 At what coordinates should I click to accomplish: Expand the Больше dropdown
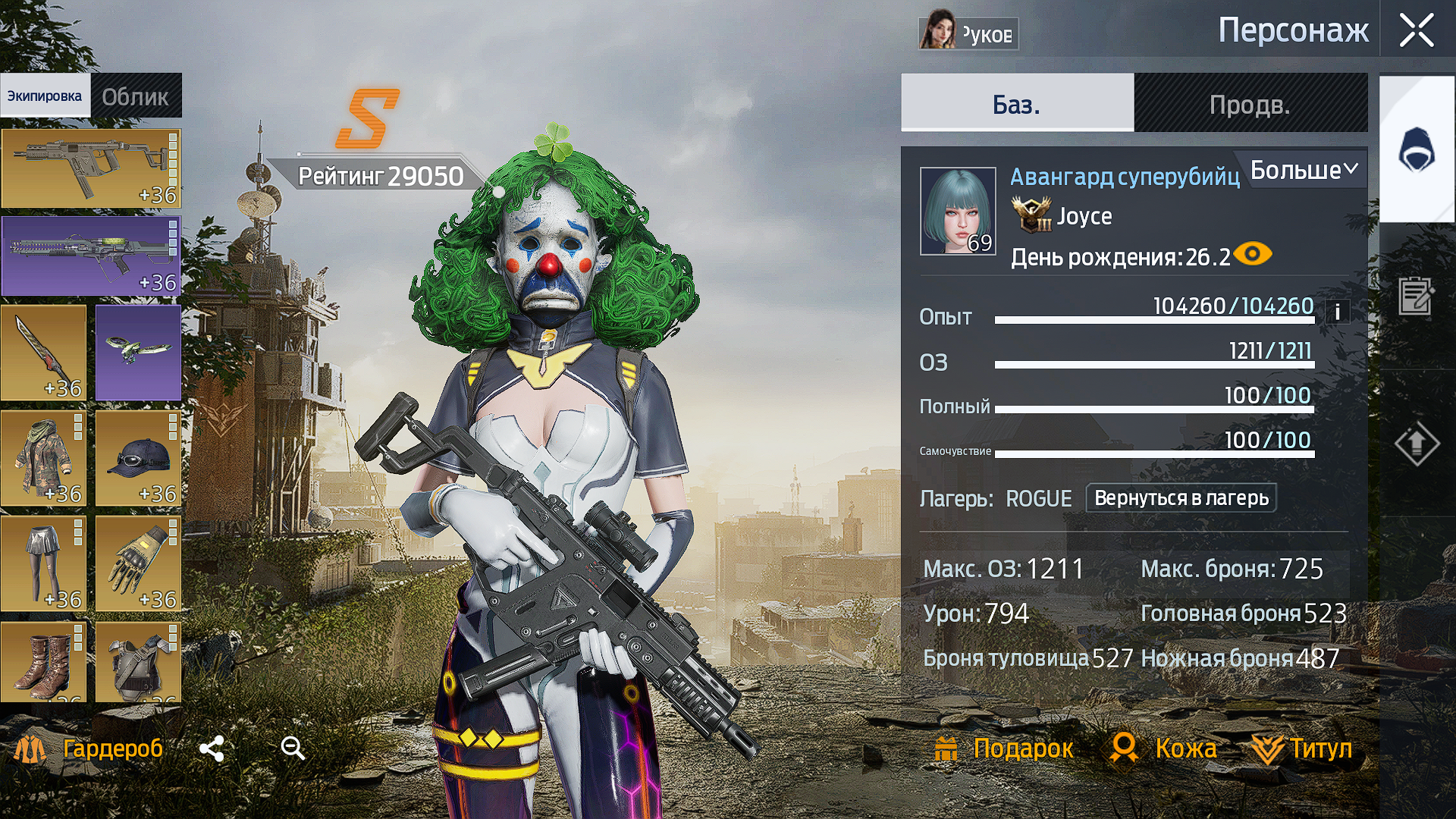coord(1303,170)
